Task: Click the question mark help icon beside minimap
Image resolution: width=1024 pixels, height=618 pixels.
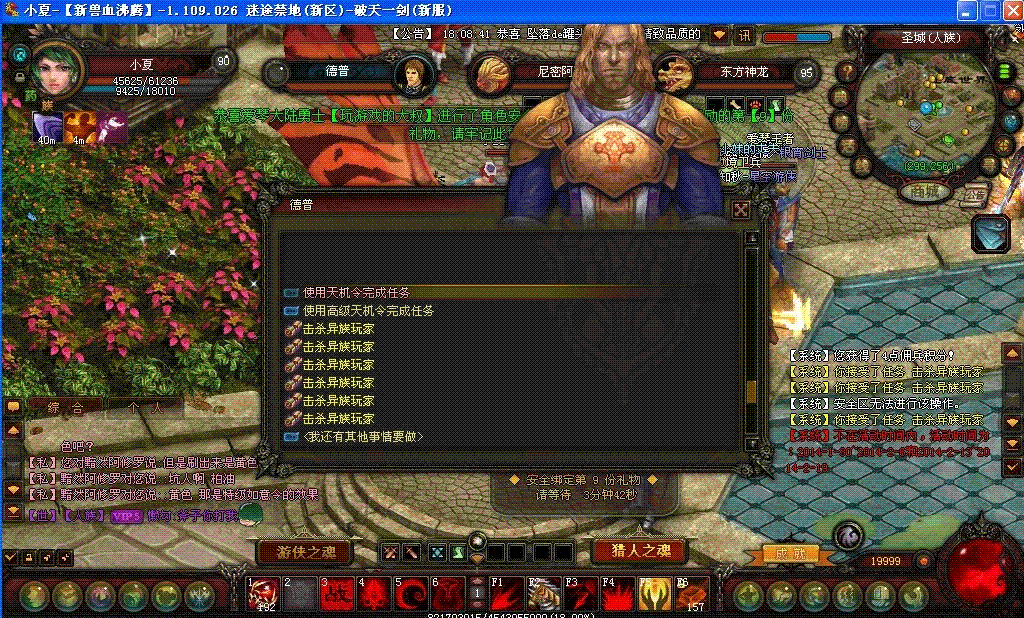Action: point(847,72)
